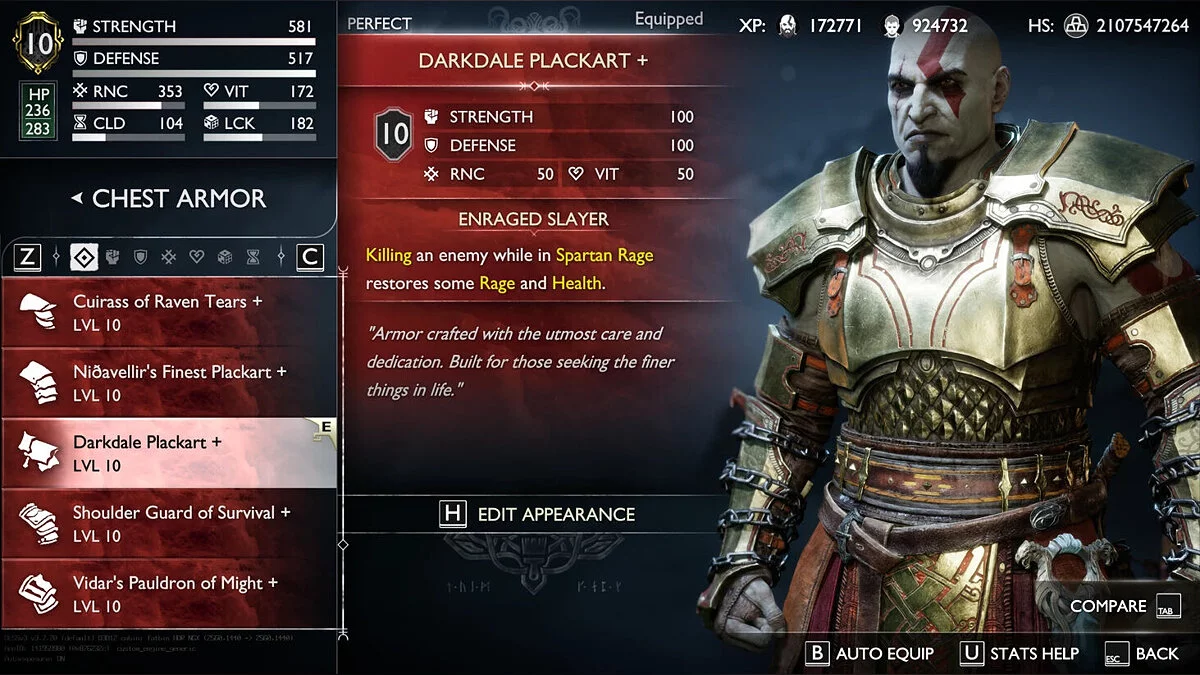
Task: Filter armor by Runic snowflake icon
Action: pos(169,257)
